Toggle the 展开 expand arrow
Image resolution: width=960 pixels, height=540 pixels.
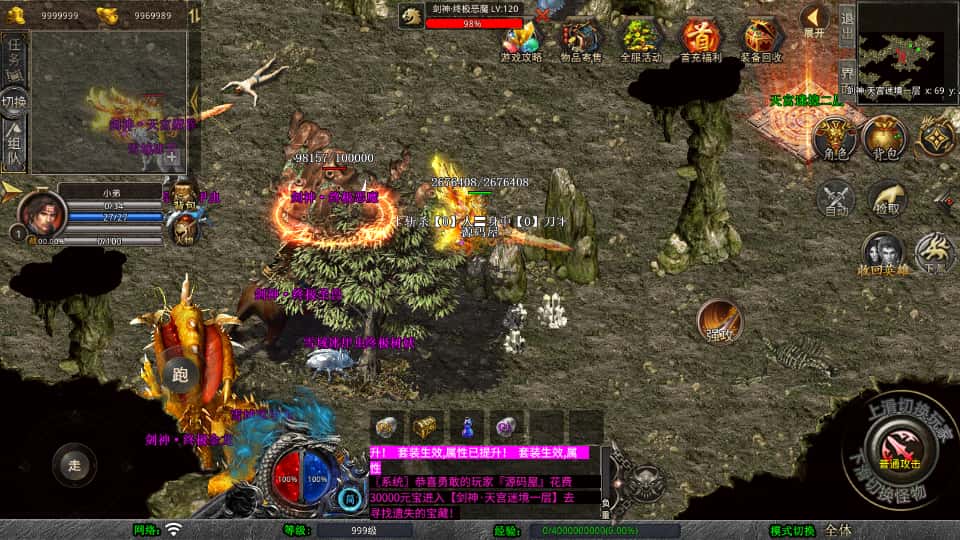pos(814,20)
